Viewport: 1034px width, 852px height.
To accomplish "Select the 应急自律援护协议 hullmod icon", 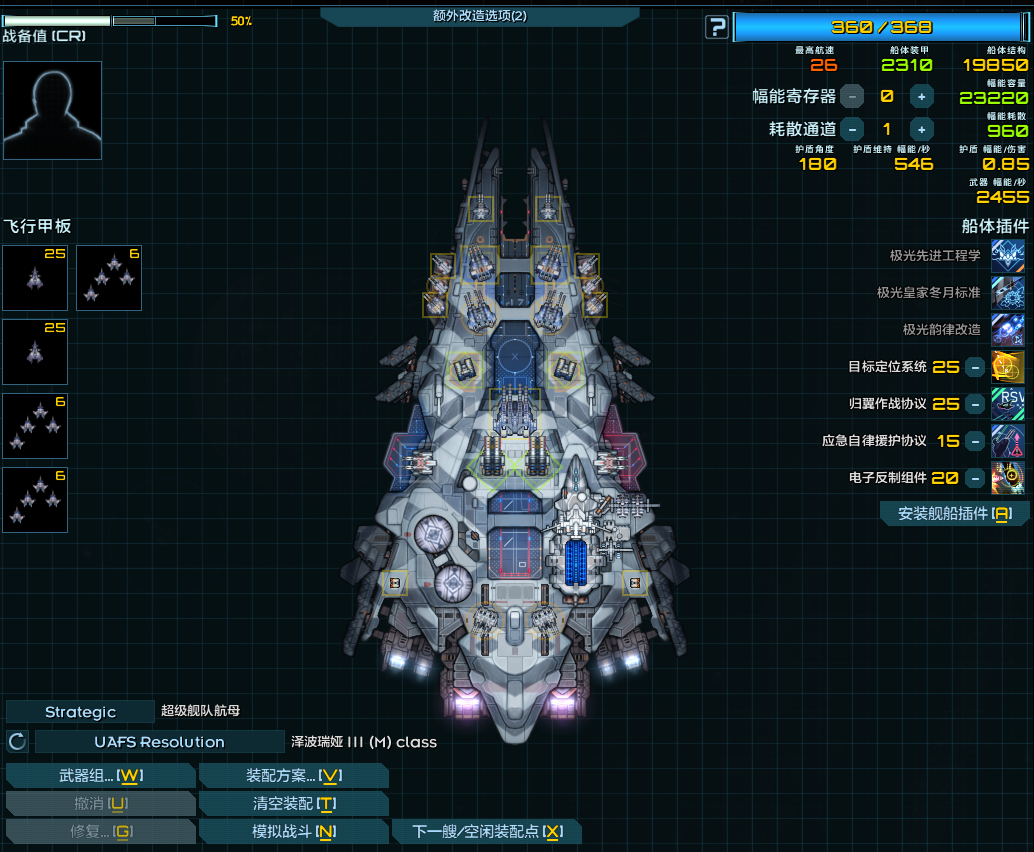I will [x=1007, y=441].
